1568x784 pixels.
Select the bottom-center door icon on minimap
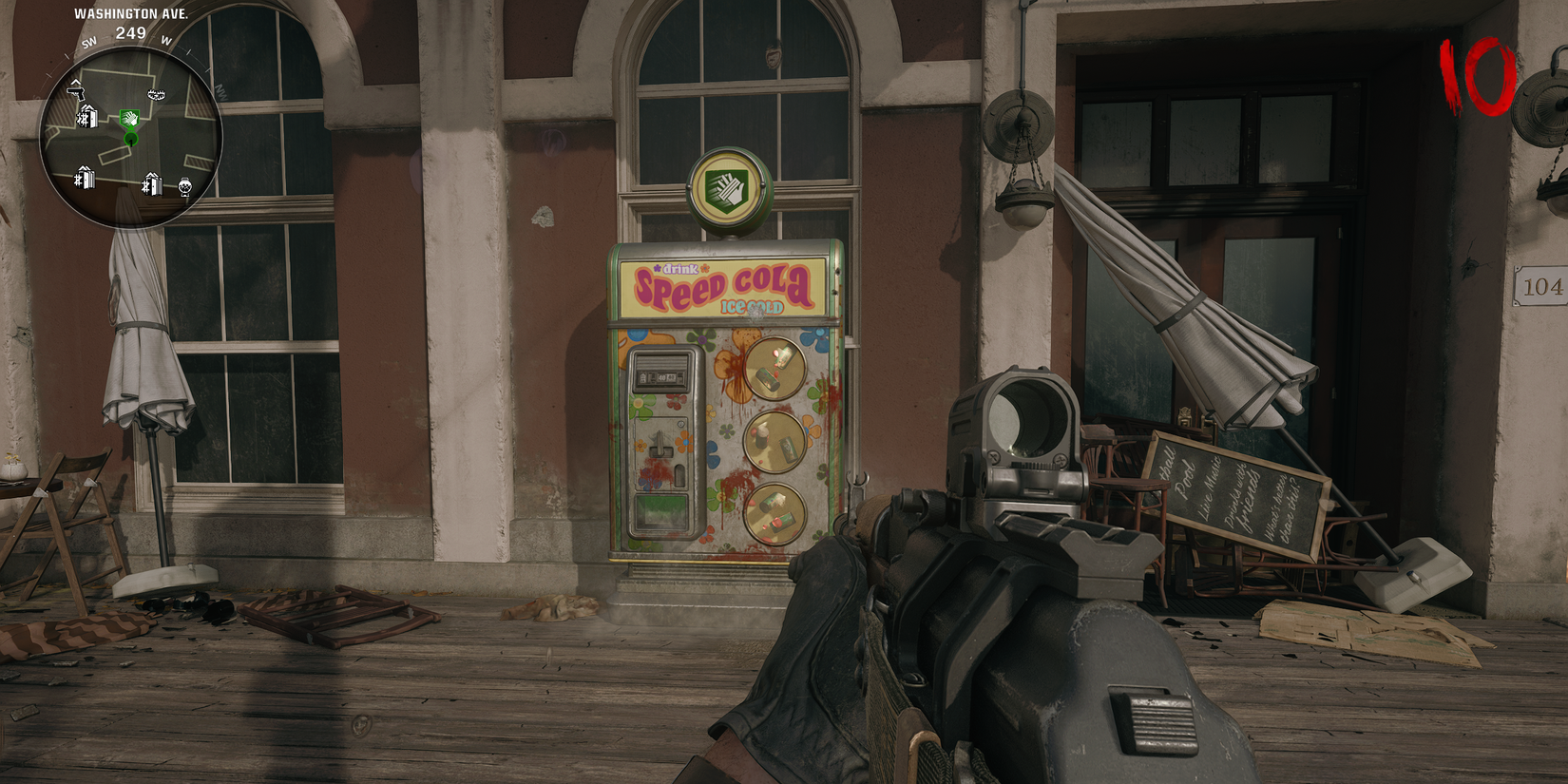[152, 182]
